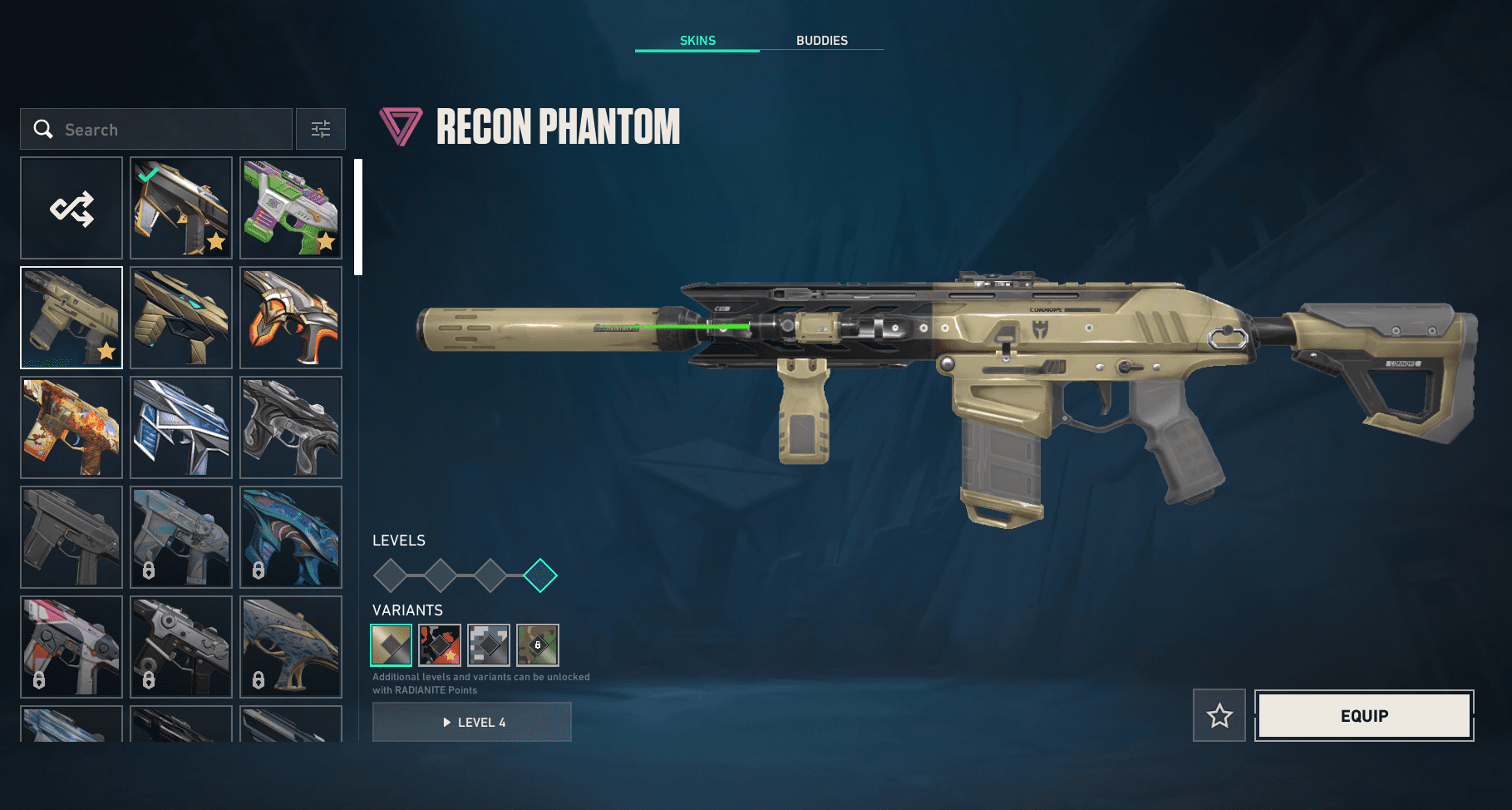1512x810 pixels.
Task: Play the Level 4 preview video
Action: (472, 722)
